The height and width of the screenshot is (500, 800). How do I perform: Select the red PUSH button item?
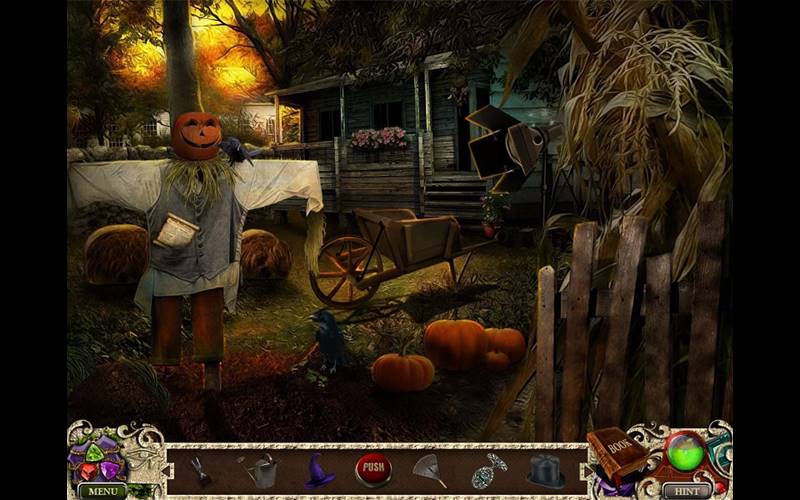373,470
